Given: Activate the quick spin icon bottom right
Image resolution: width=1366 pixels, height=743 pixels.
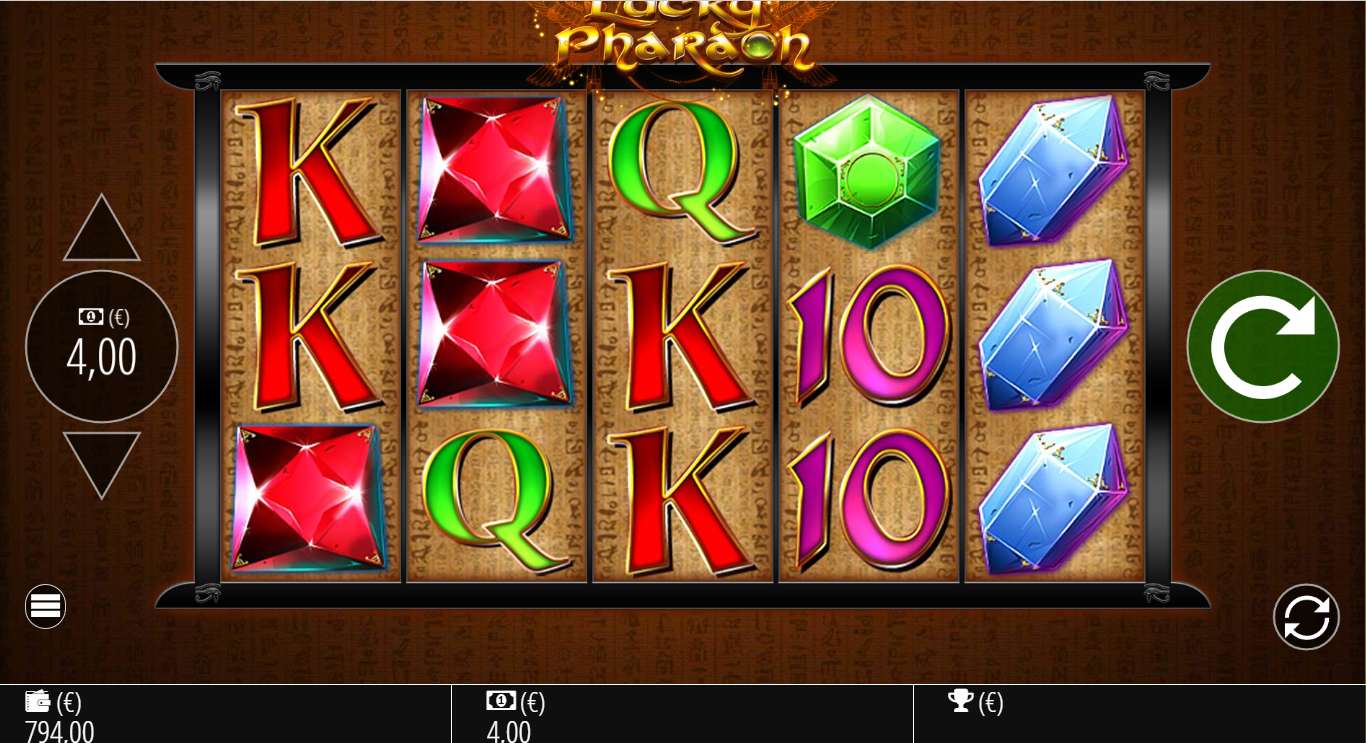Looking at the screenshot, I should pyautogui.click(x=1306, y=617).
